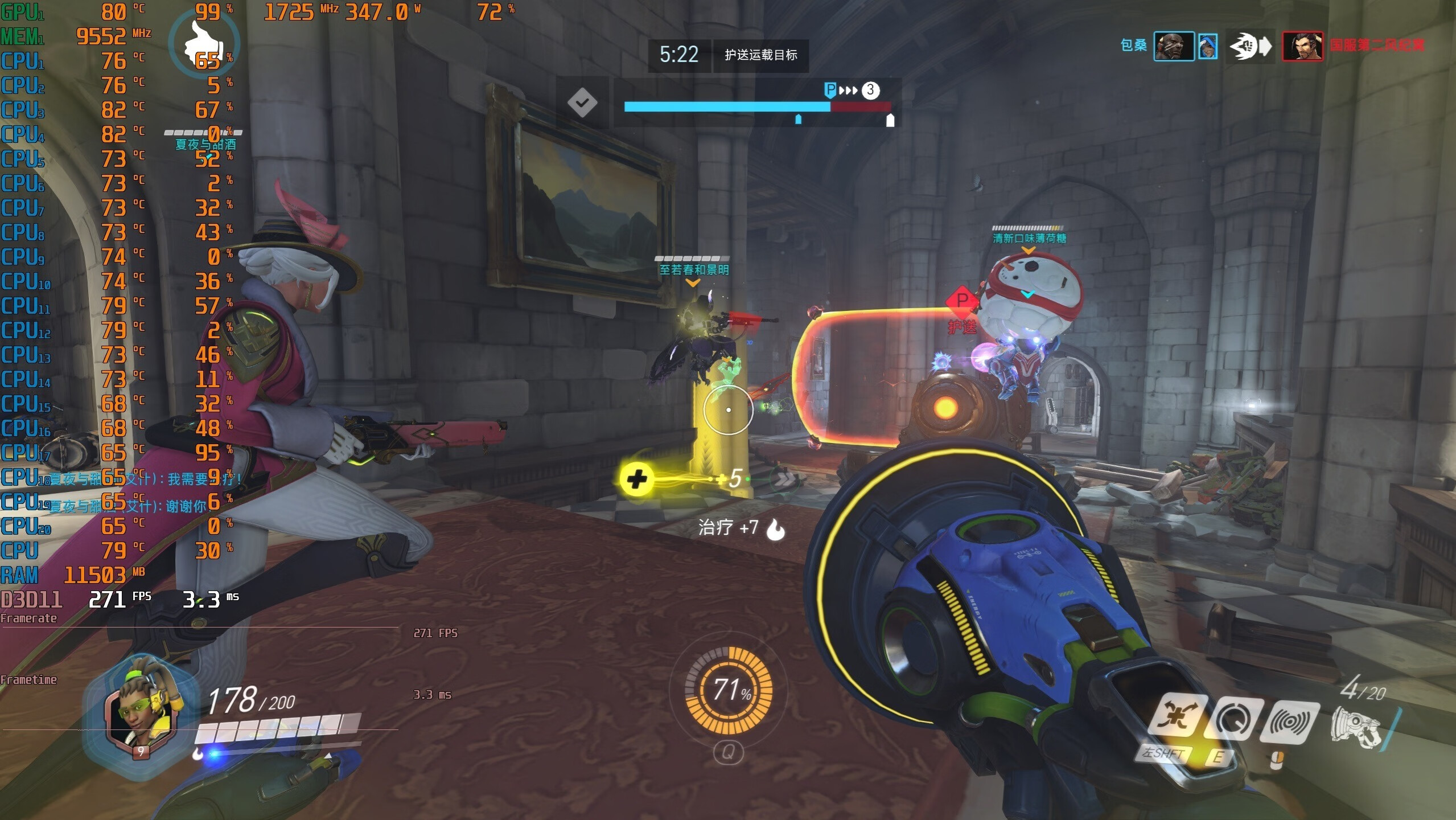Image resolution: width=1456 pixels, height=820 pixels.
Task: Click the Rocket Punch kill feed icon
Action: coord(1250,46)
